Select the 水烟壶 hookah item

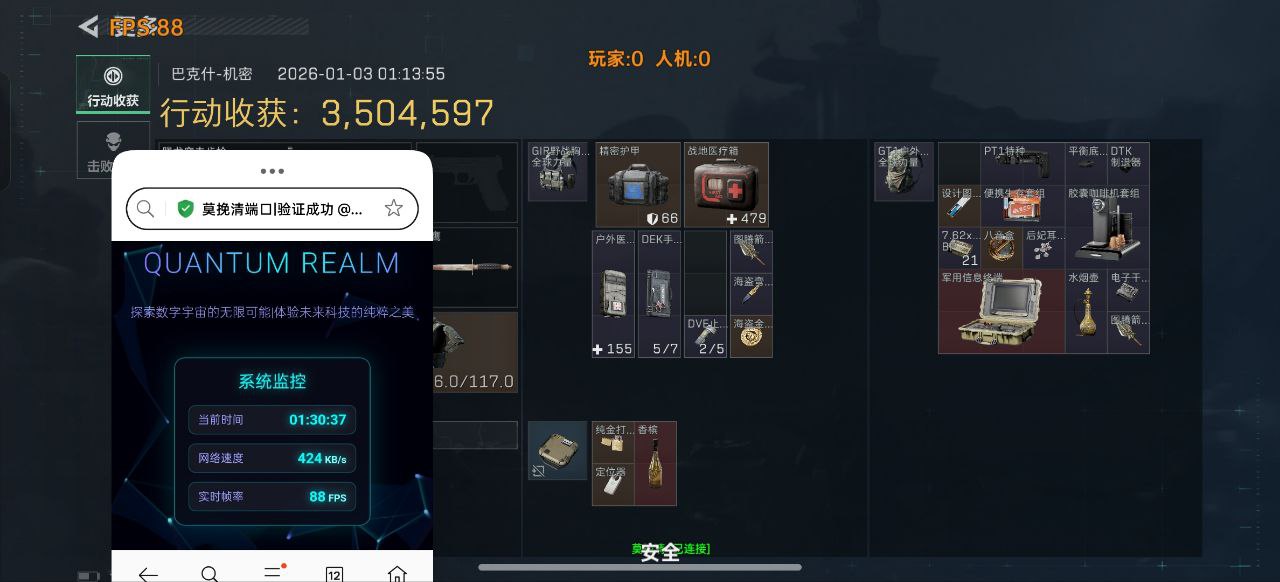(1085, 311)
